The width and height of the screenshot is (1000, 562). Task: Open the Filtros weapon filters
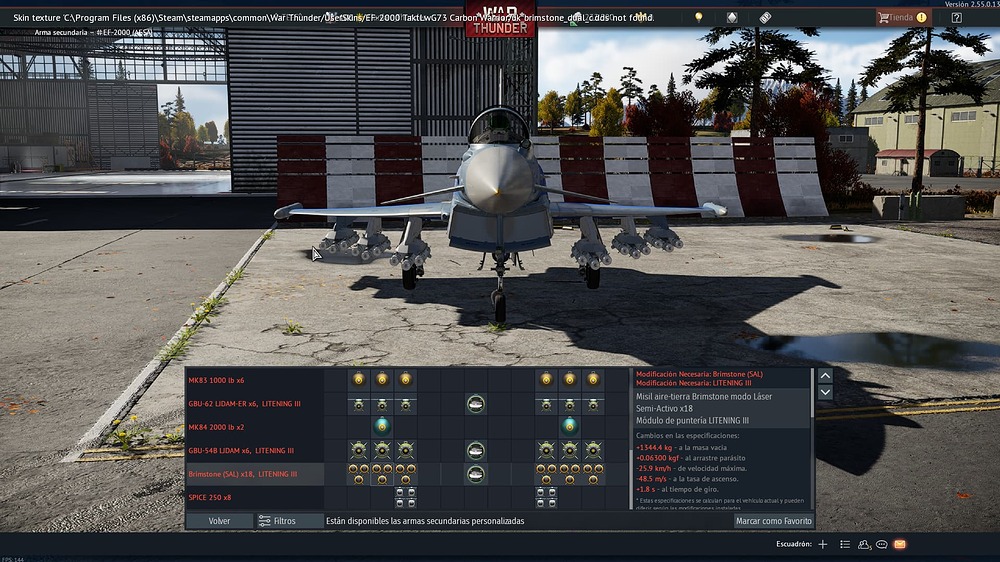[277, 521]
